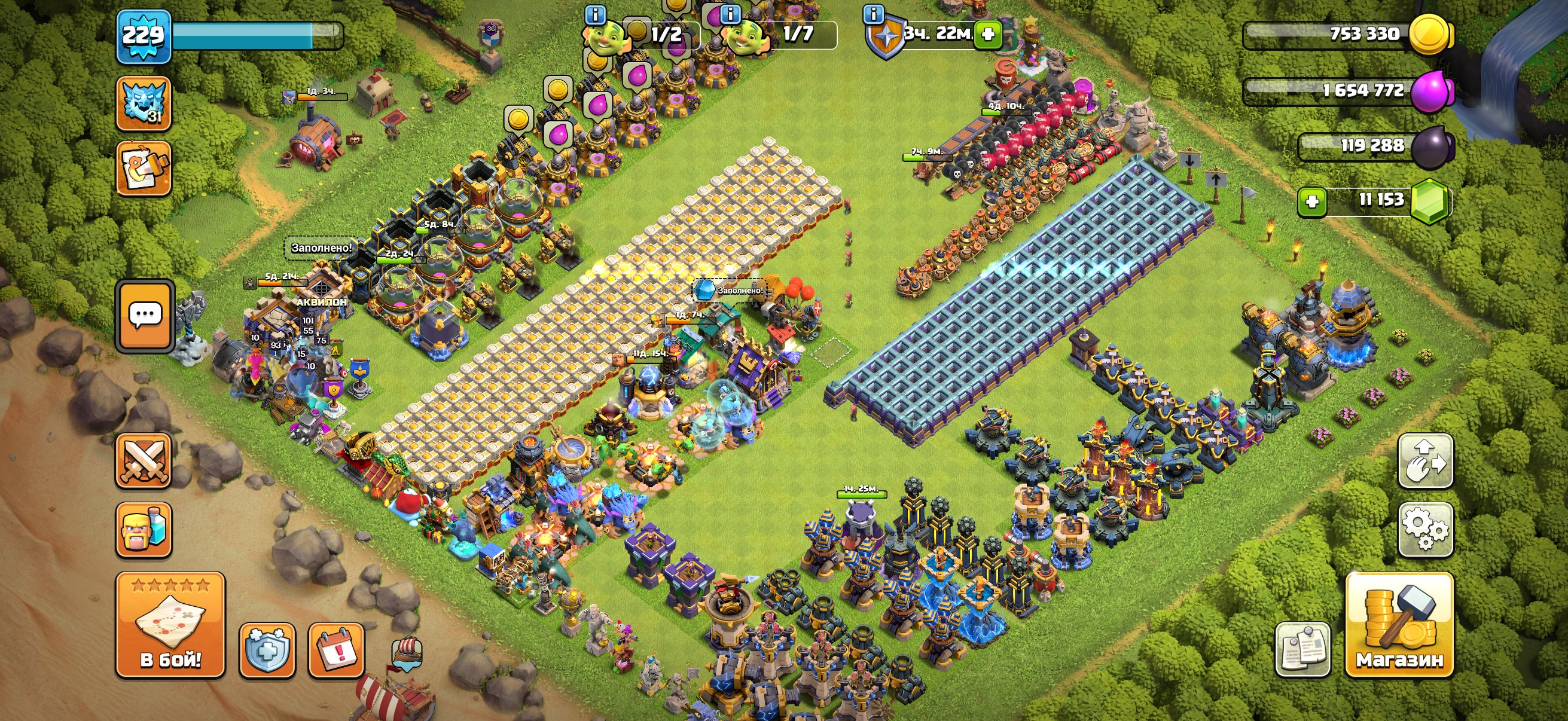Image resolution: width=1568 pixels, height=721 pixels.
Task: Open the clipboard notes icon near the shop
Action: click(1302, 649)
